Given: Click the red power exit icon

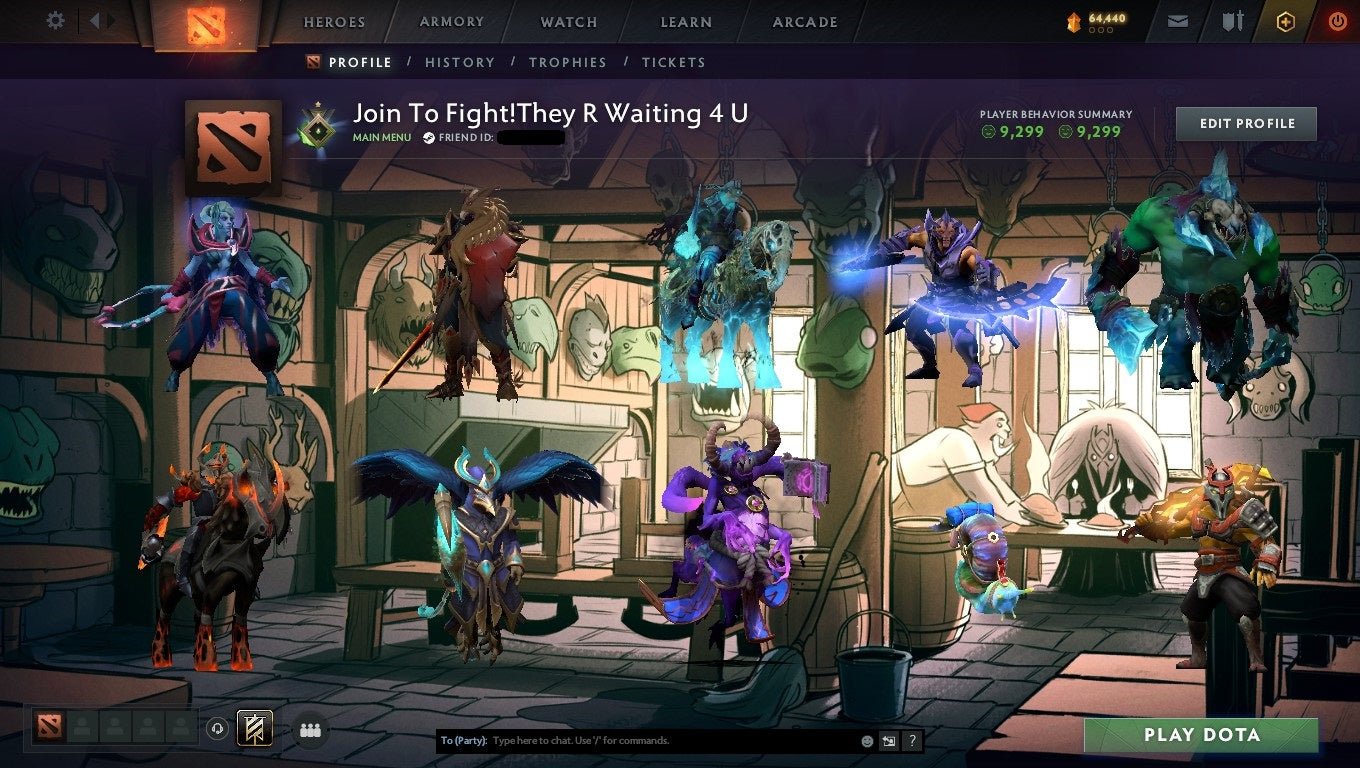Looking at the screenshot, I should 1337,20.
